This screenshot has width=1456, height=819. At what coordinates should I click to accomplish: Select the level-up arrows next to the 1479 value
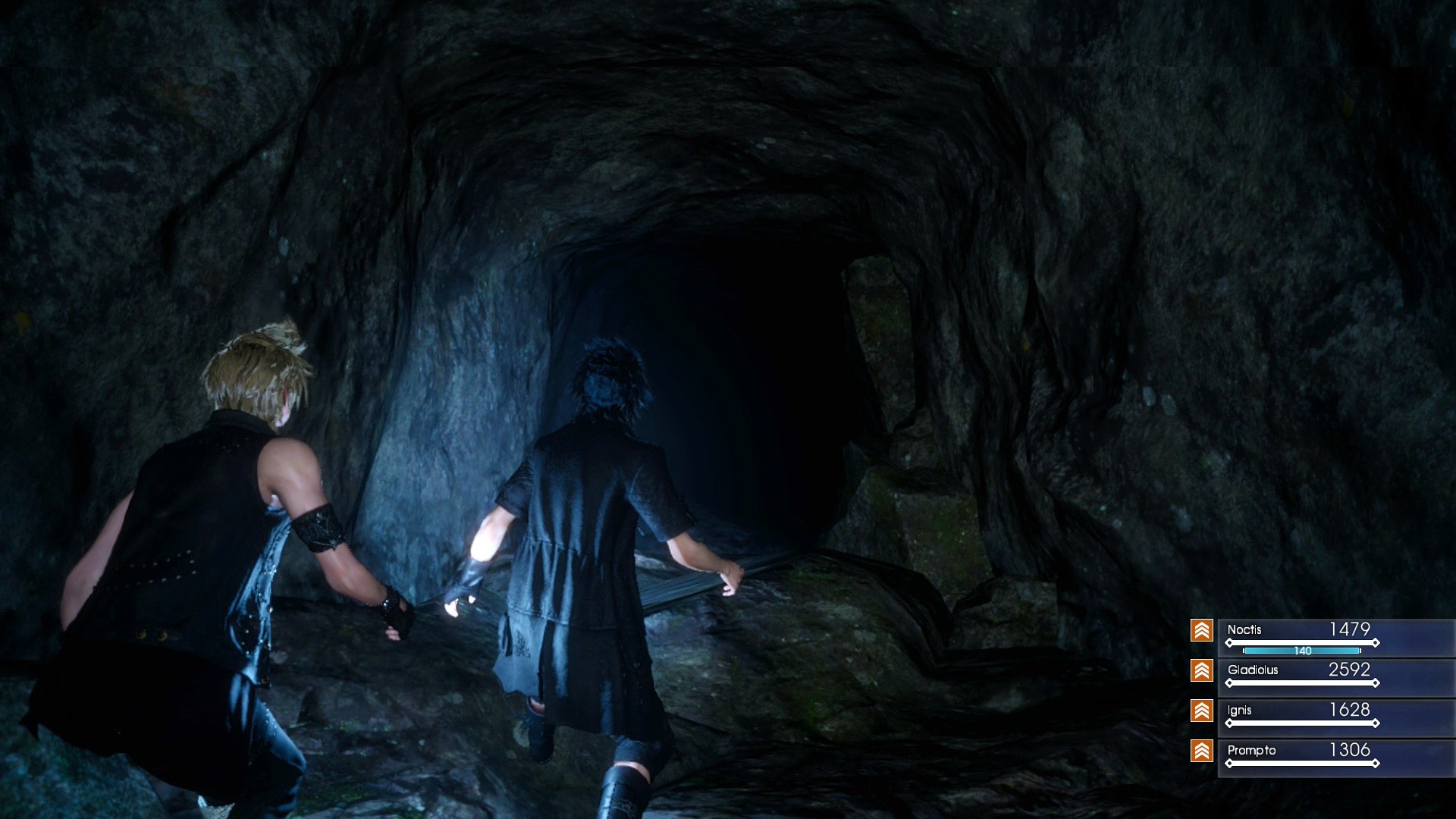coord(1202,629)
